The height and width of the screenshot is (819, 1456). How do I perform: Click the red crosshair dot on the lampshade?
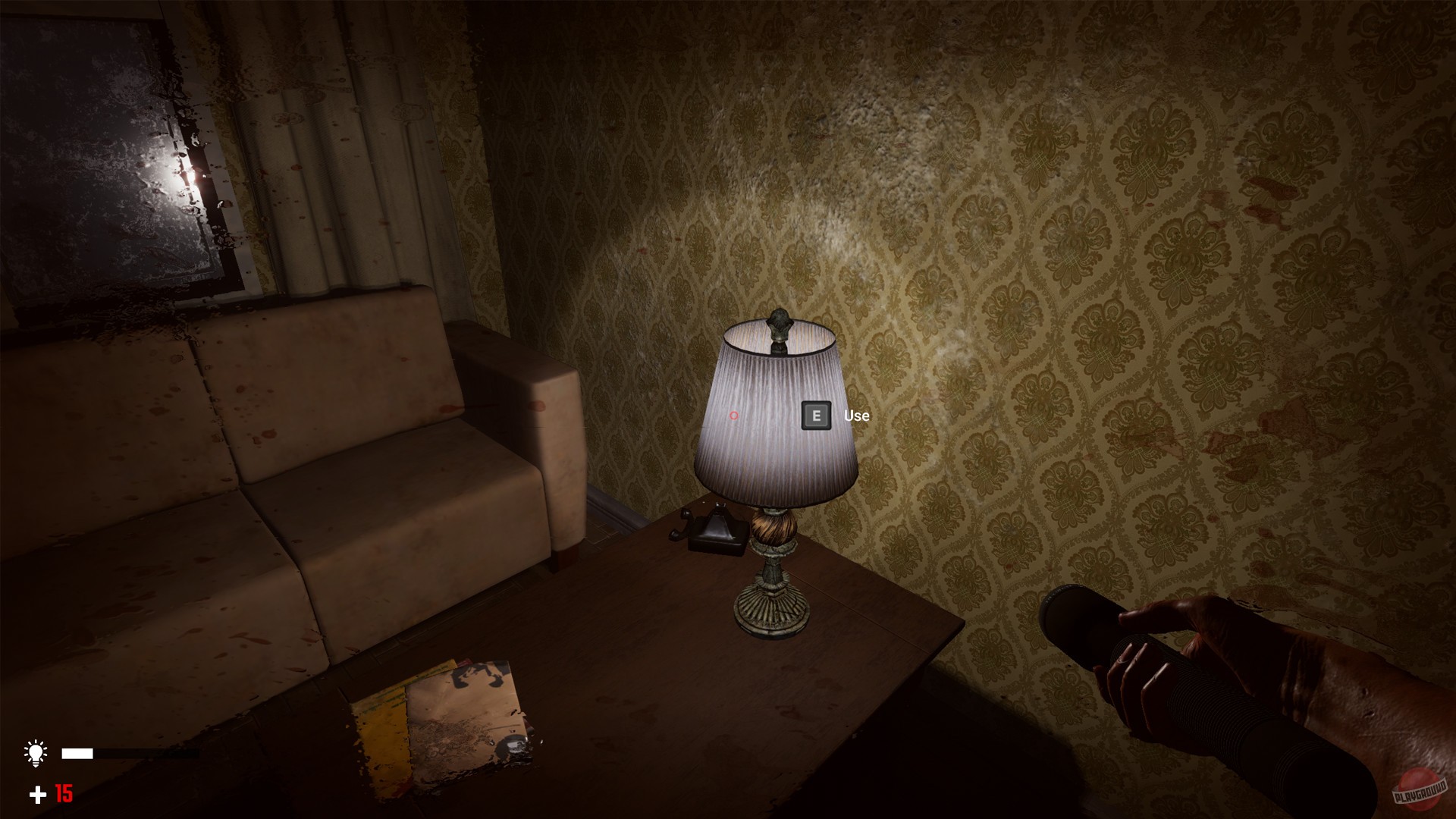click(x=733, y=416)
